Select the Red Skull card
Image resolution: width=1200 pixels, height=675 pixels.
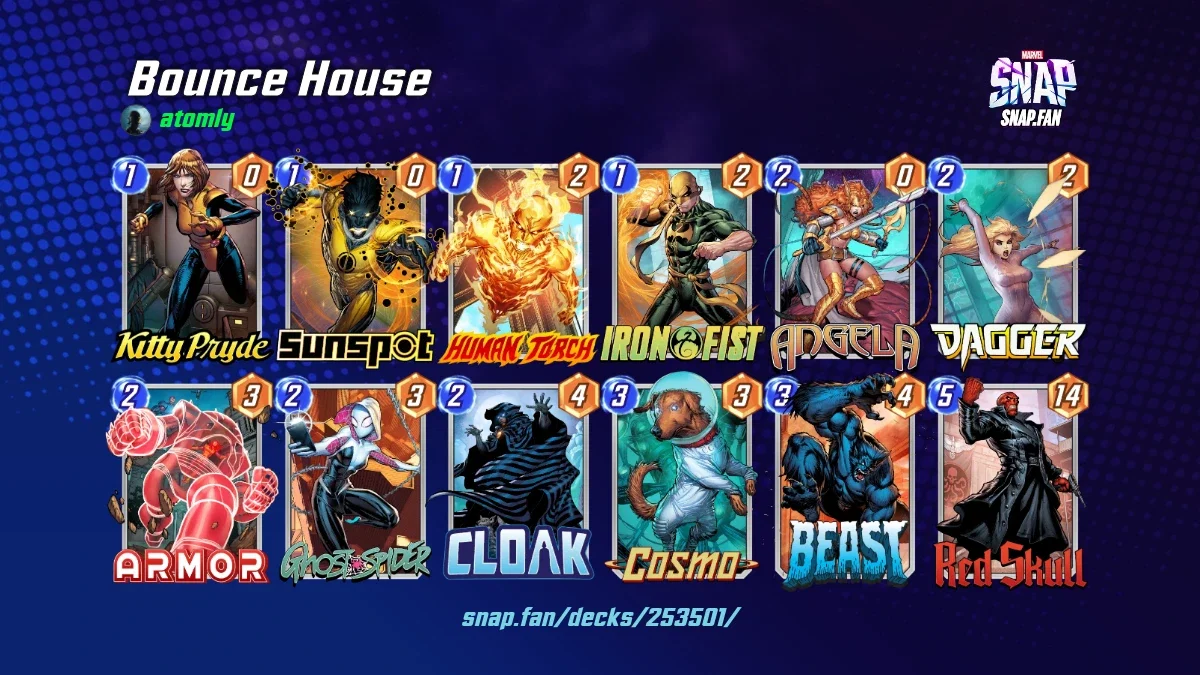(1008, 482)
